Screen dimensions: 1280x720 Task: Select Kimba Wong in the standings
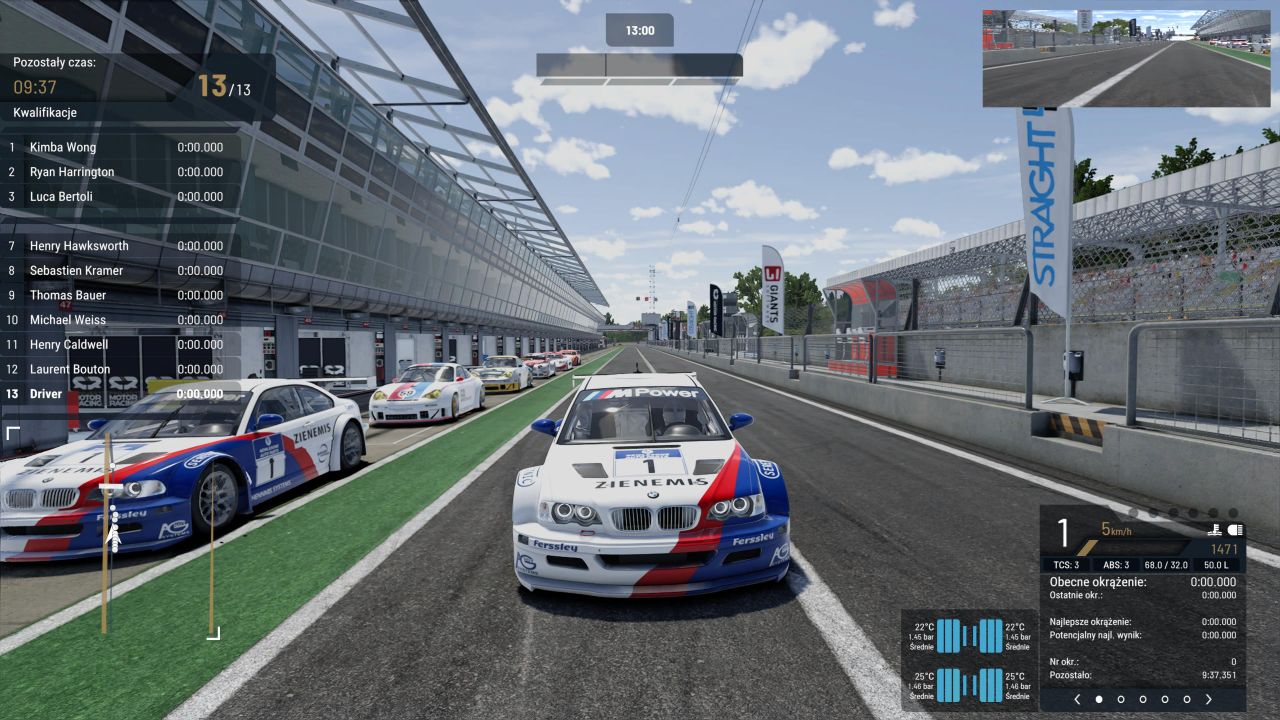[116, 147]
